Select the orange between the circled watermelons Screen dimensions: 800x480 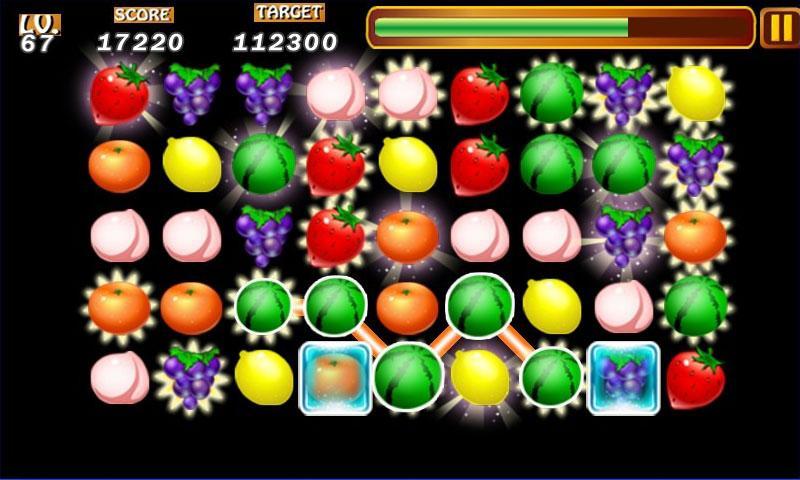click(407, 307)
